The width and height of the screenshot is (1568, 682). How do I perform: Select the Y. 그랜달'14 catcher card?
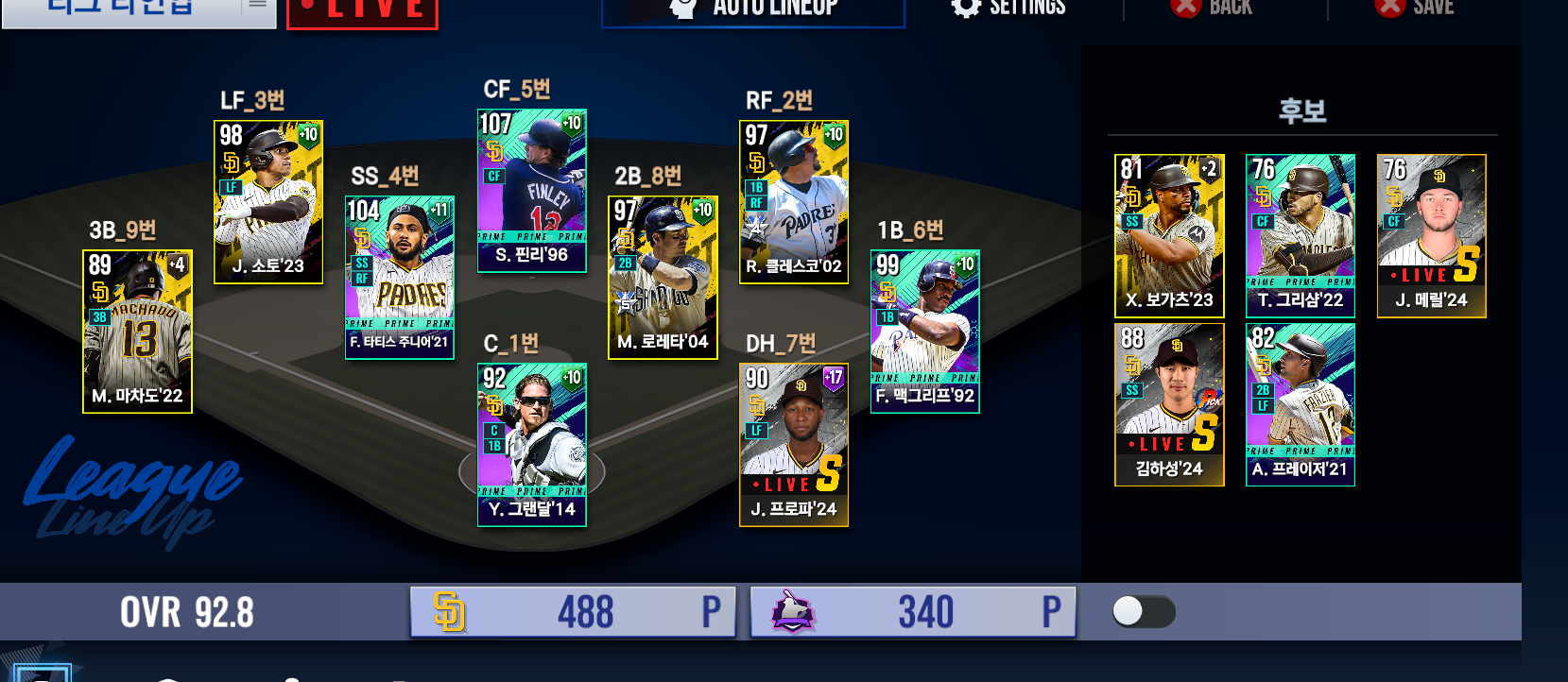click(532, 444)
